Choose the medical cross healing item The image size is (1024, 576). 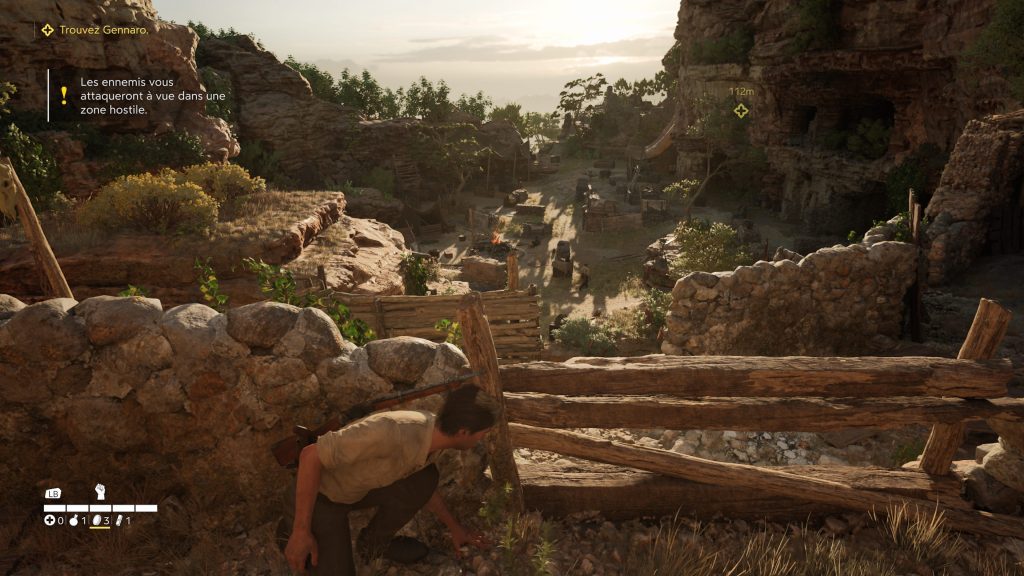click(49, 520)
